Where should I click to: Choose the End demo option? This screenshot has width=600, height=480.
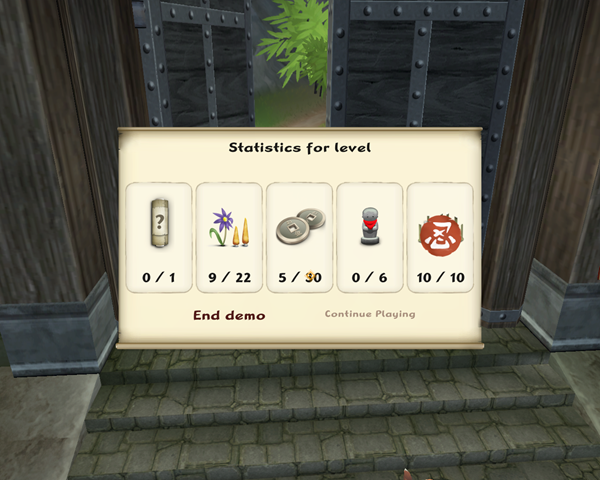229,315
